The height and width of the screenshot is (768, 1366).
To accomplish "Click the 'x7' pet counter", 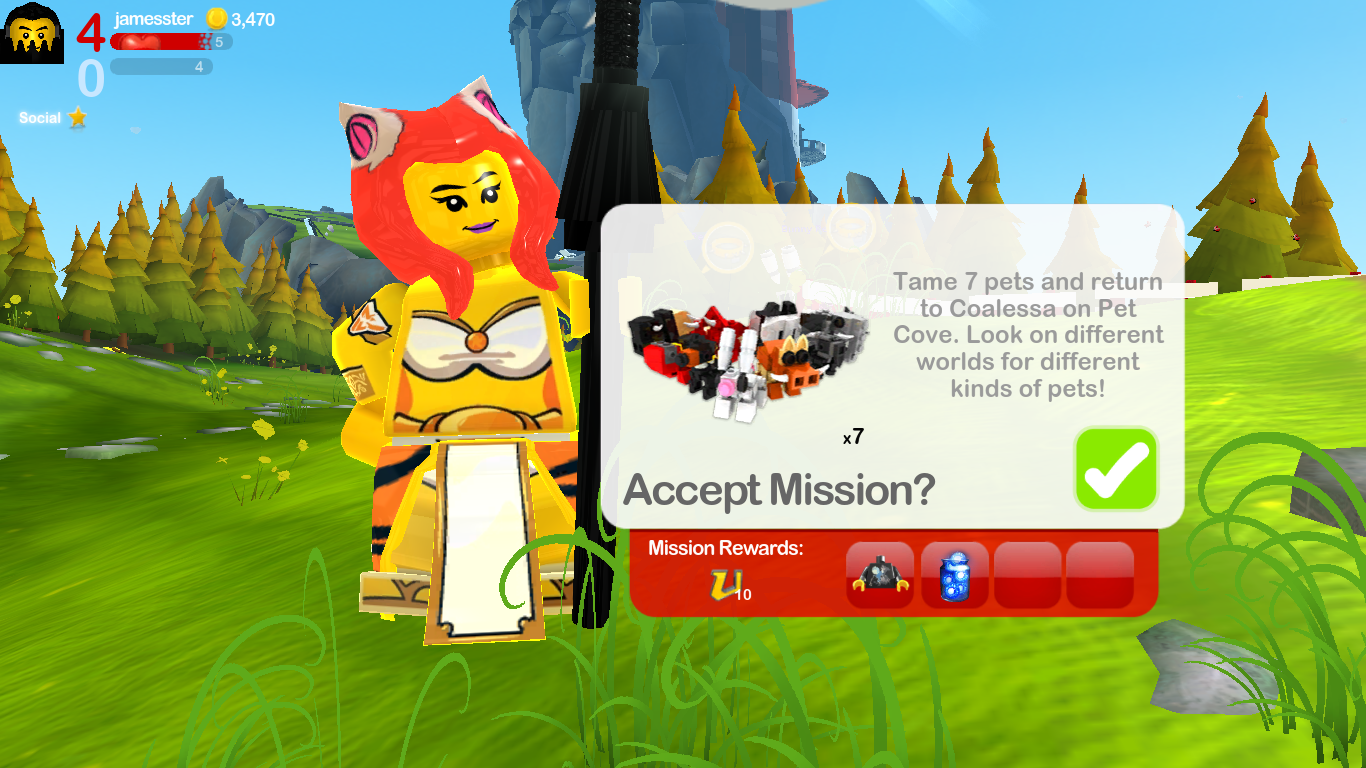I will point(854,437).
